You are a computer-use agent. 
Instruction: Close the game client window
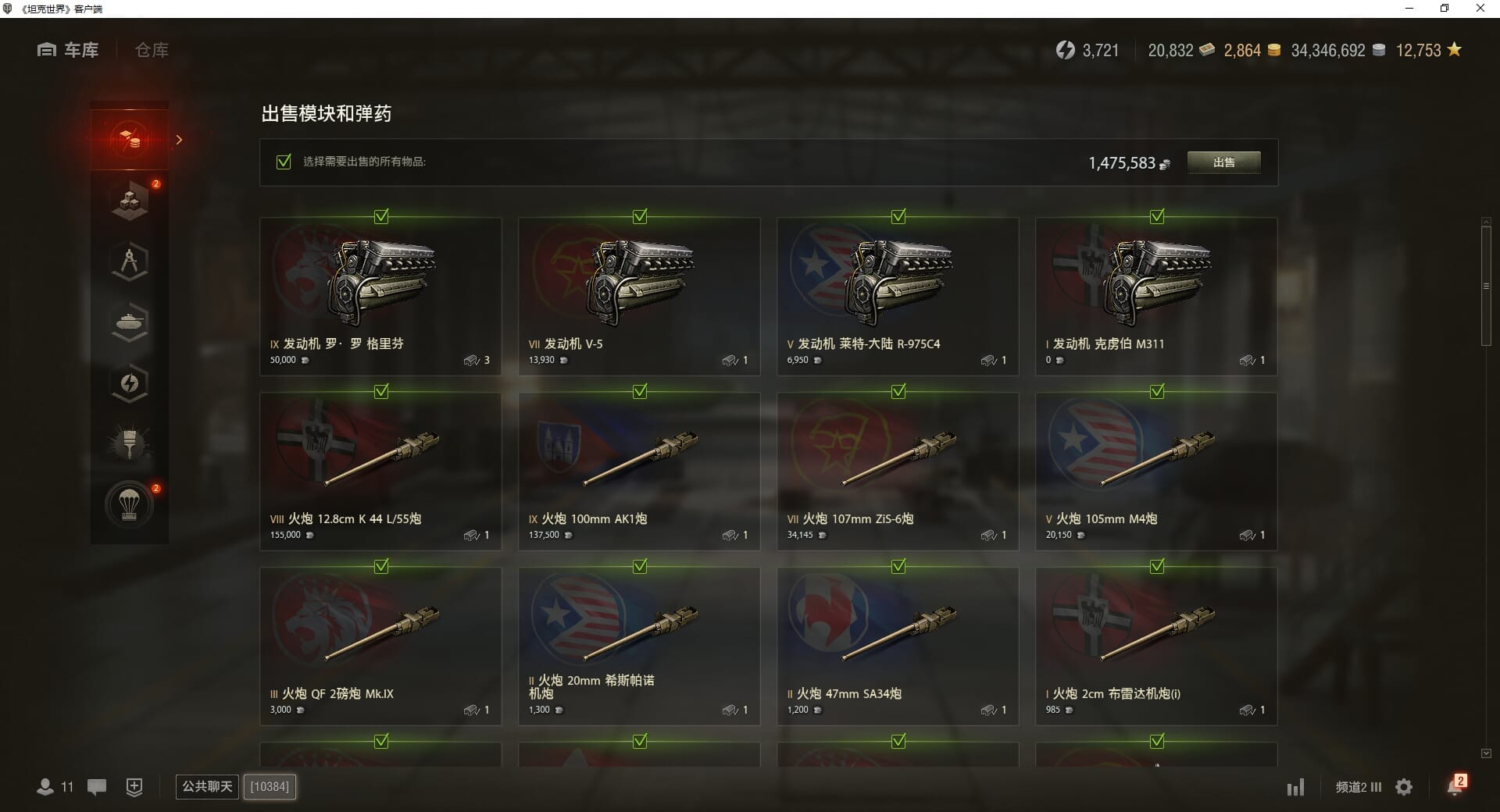click(1480, 9)
